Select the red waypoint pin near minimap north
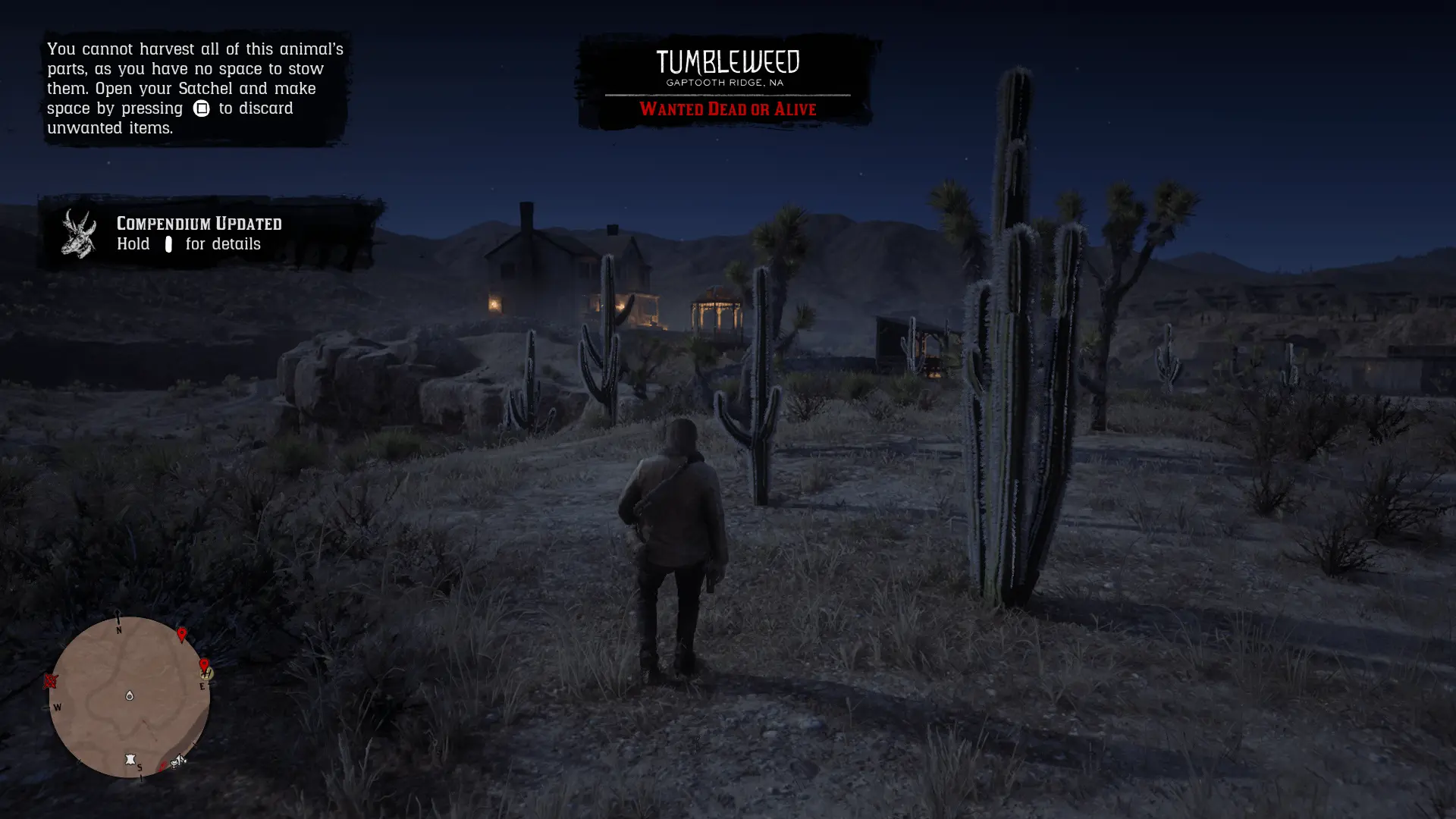This screenshot has width=1456, height=819. (x=181, y=634)
